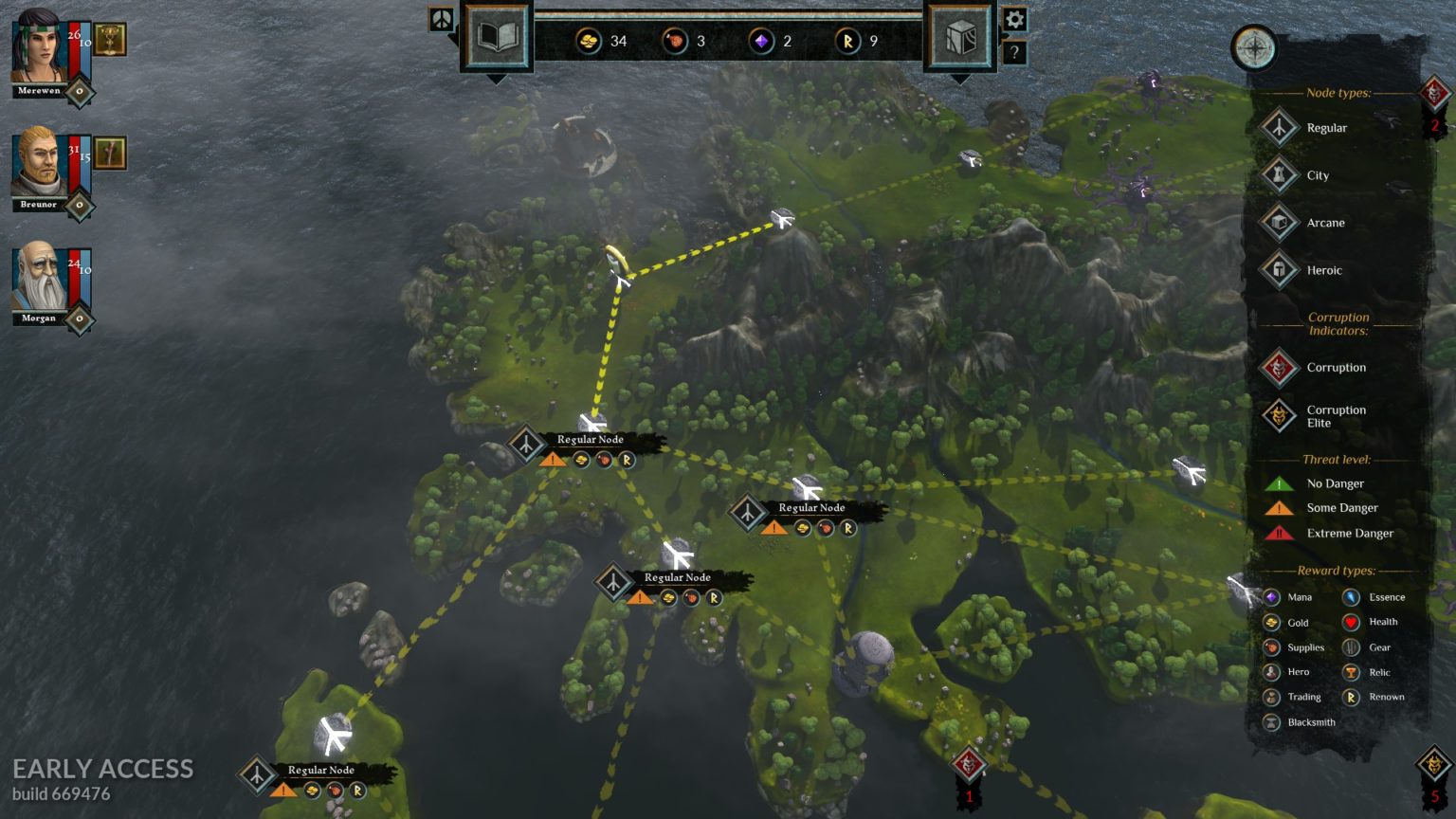Open the cube icon panel
The image size is (1456, 819).
coord(959,38)
